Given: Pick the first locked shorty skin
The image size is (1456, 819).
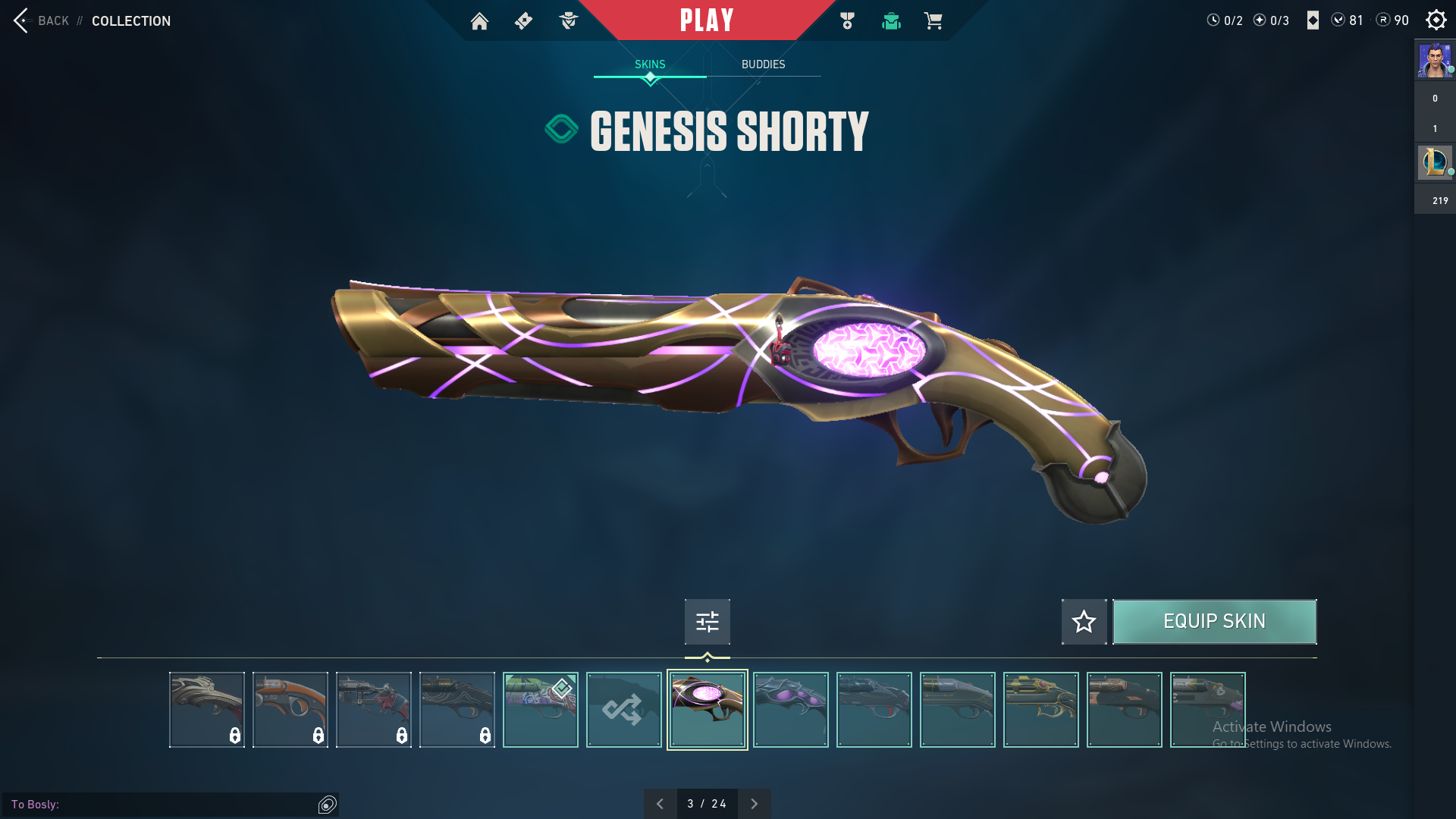Looking at the screenshot, I should pos(206,710).
